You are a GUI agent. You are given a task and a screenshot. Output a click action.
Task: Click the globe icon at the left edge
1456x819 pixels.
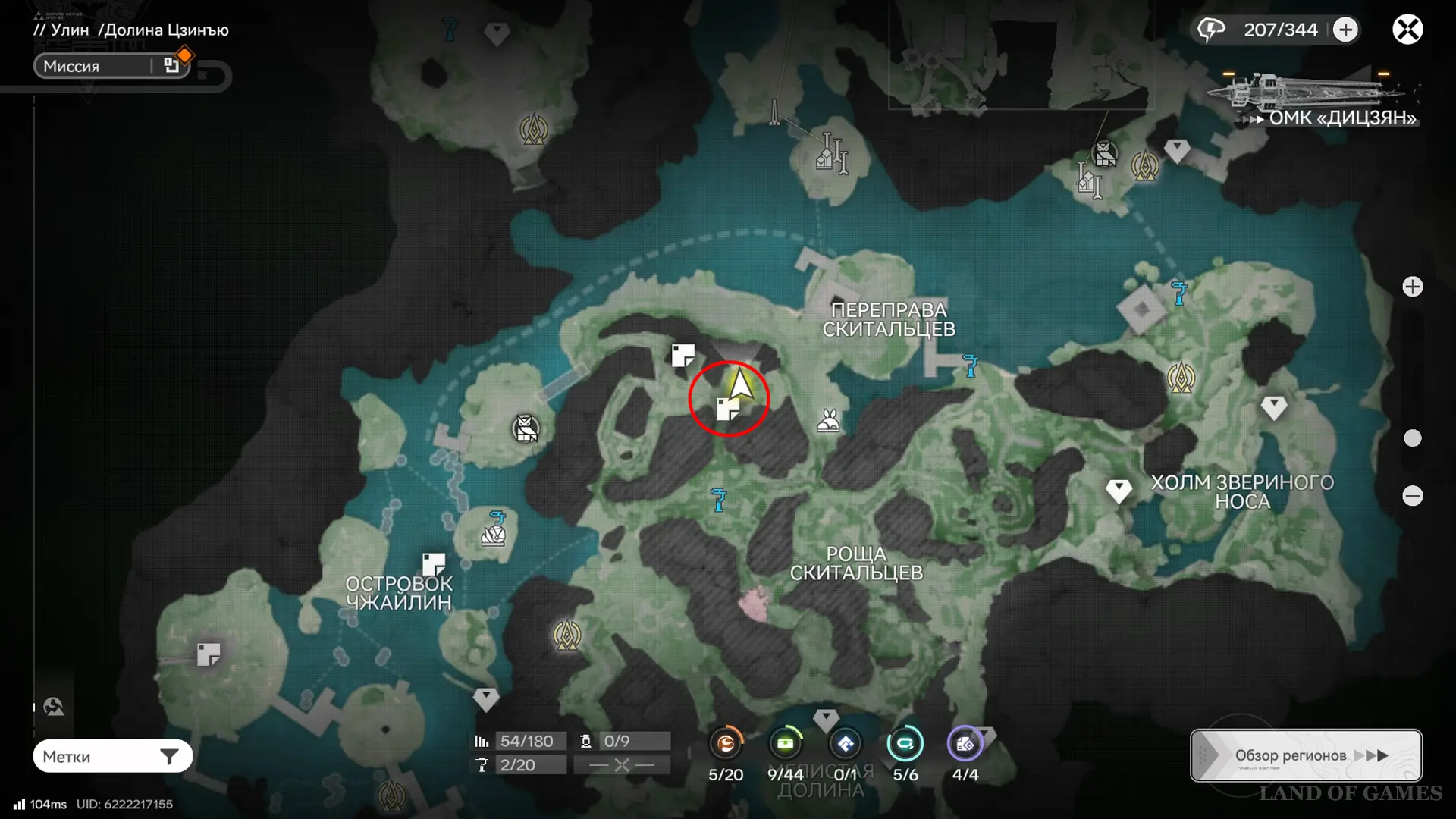tap(53, 707)
